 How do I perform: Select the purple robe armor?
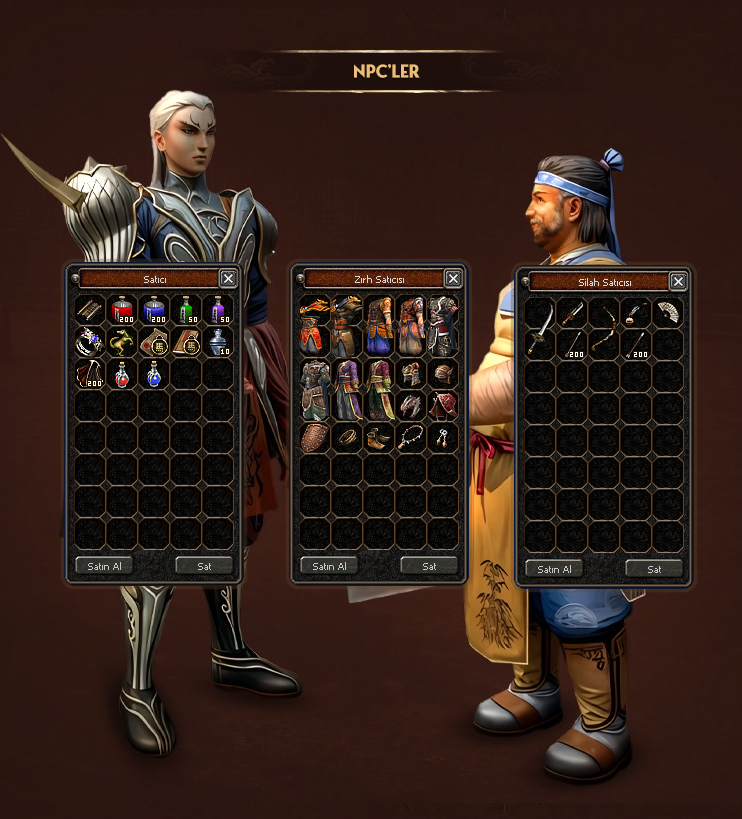(347, 389)
